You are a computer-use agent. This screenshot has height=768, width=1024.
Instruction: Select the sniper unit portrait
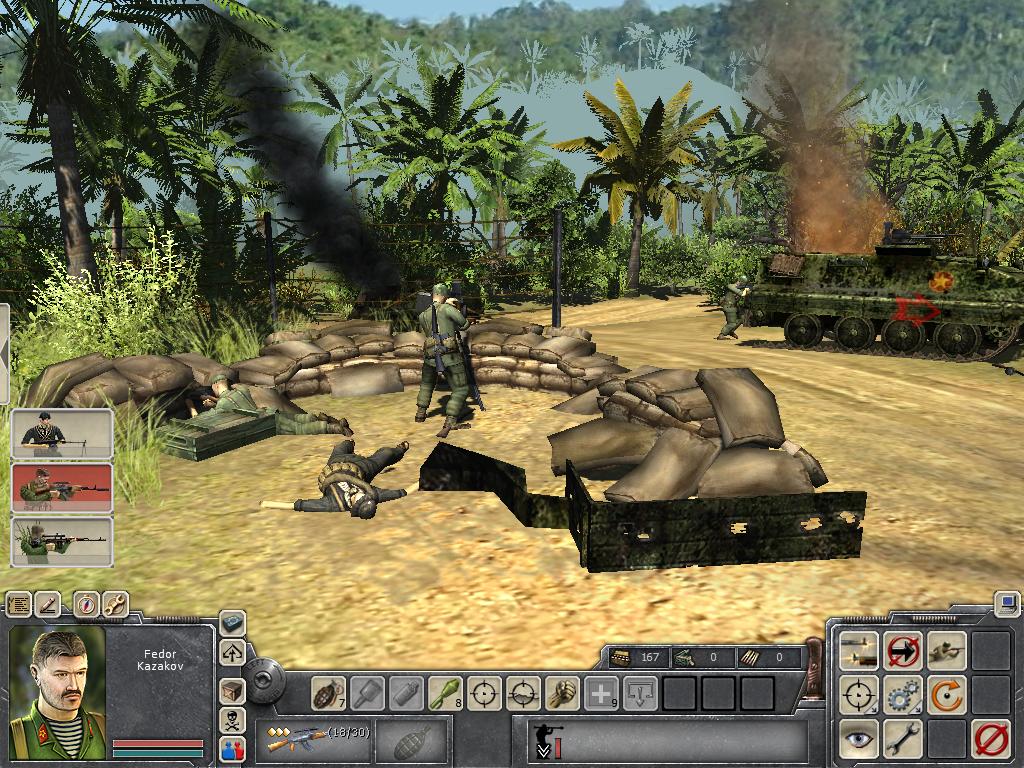[x=62, y=541]
